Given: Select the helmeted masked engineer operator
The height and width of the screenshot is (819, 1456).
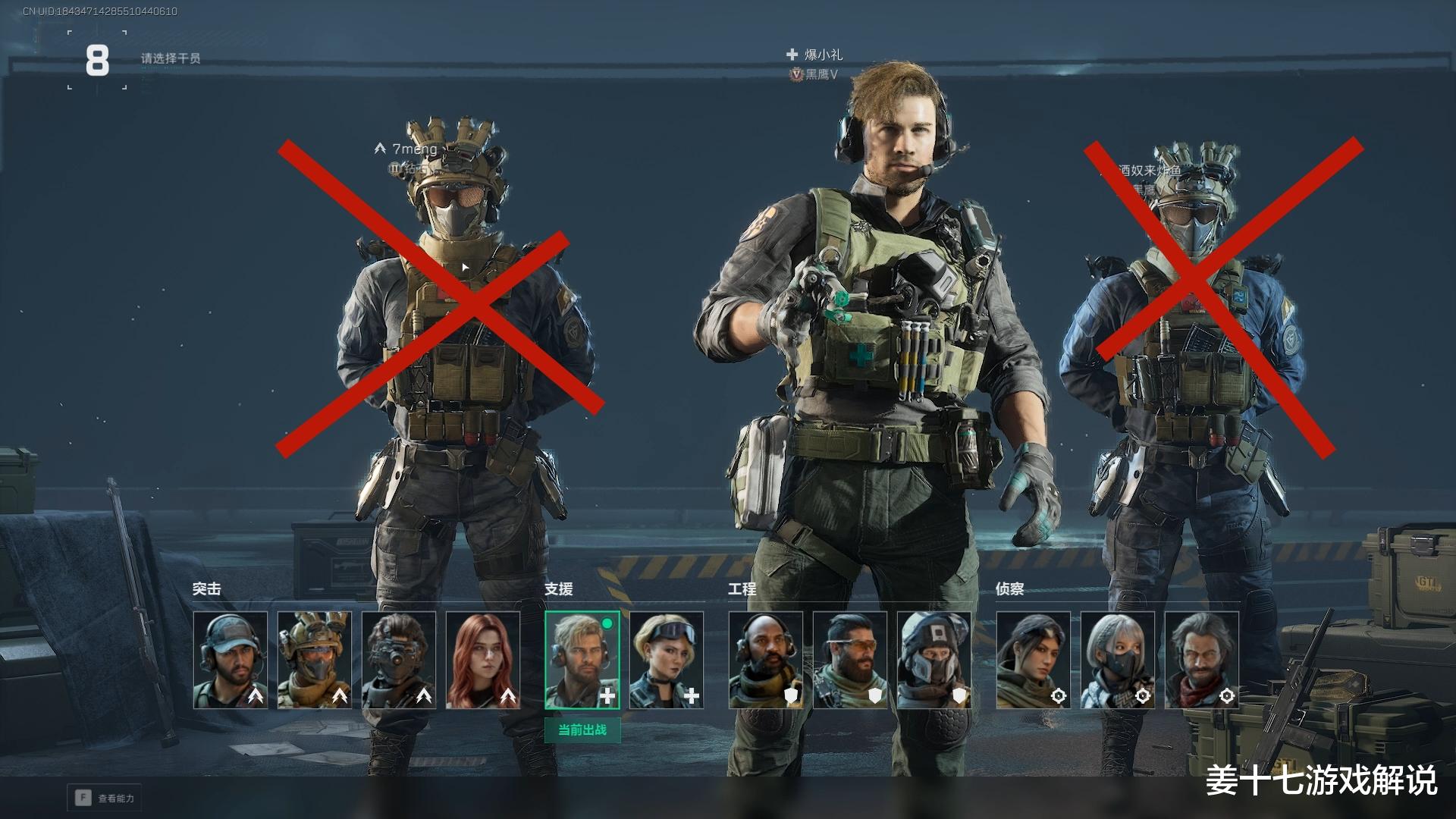Looking at the screenshot, I should point(934,661).
